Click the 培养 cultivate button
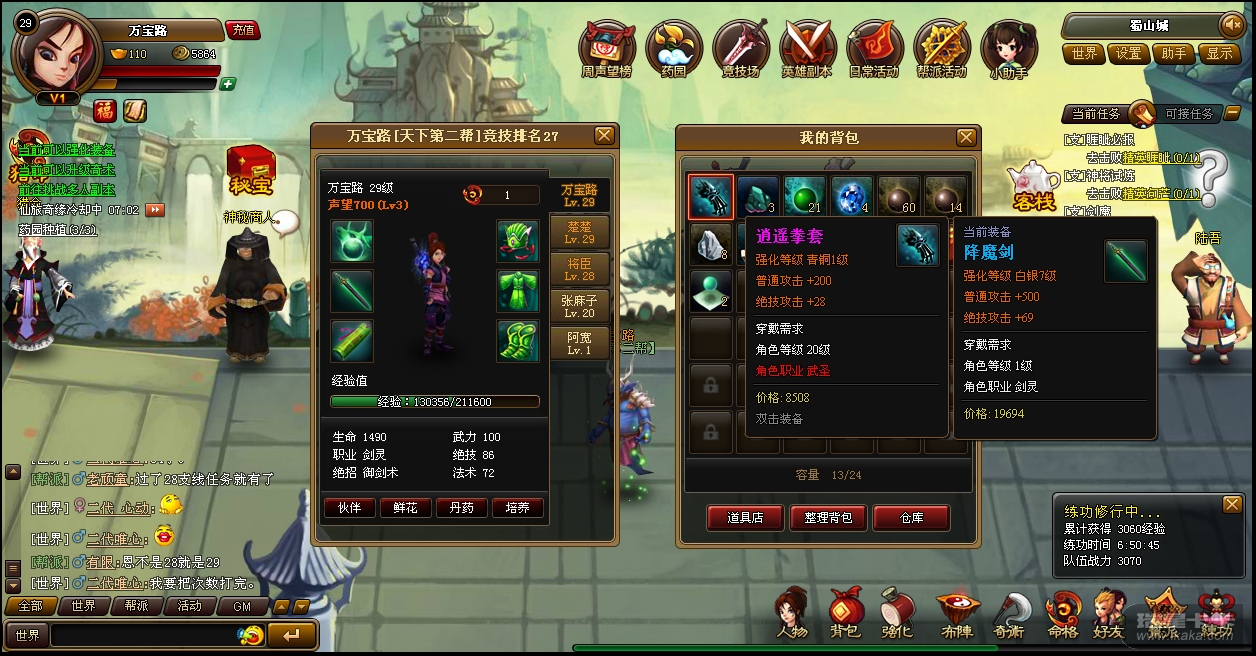Viewport: 1256px width, 656px height. [x=517, y=508]
